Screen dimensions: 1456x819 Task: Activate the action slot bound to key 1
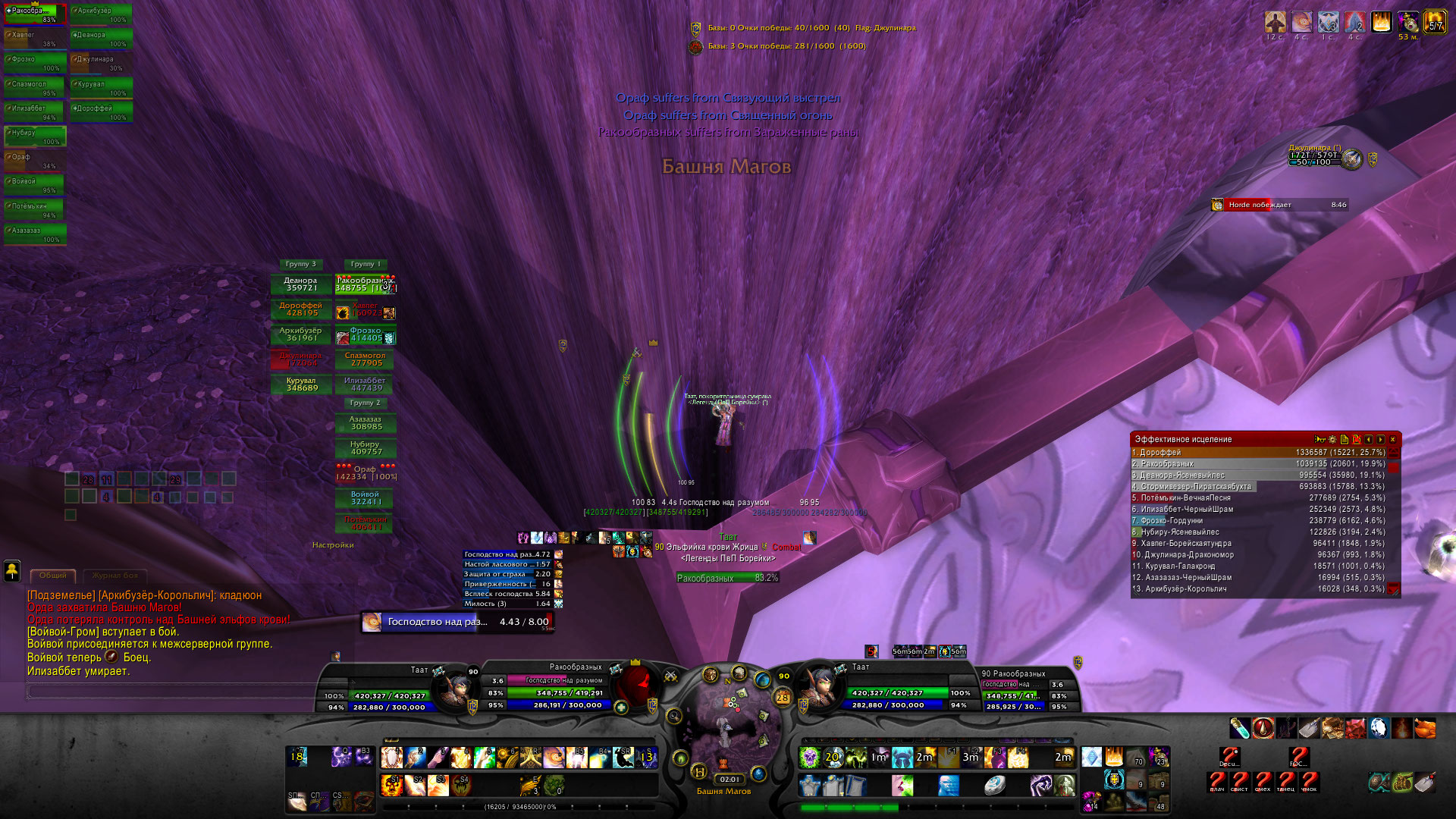(x=392, y=757)
